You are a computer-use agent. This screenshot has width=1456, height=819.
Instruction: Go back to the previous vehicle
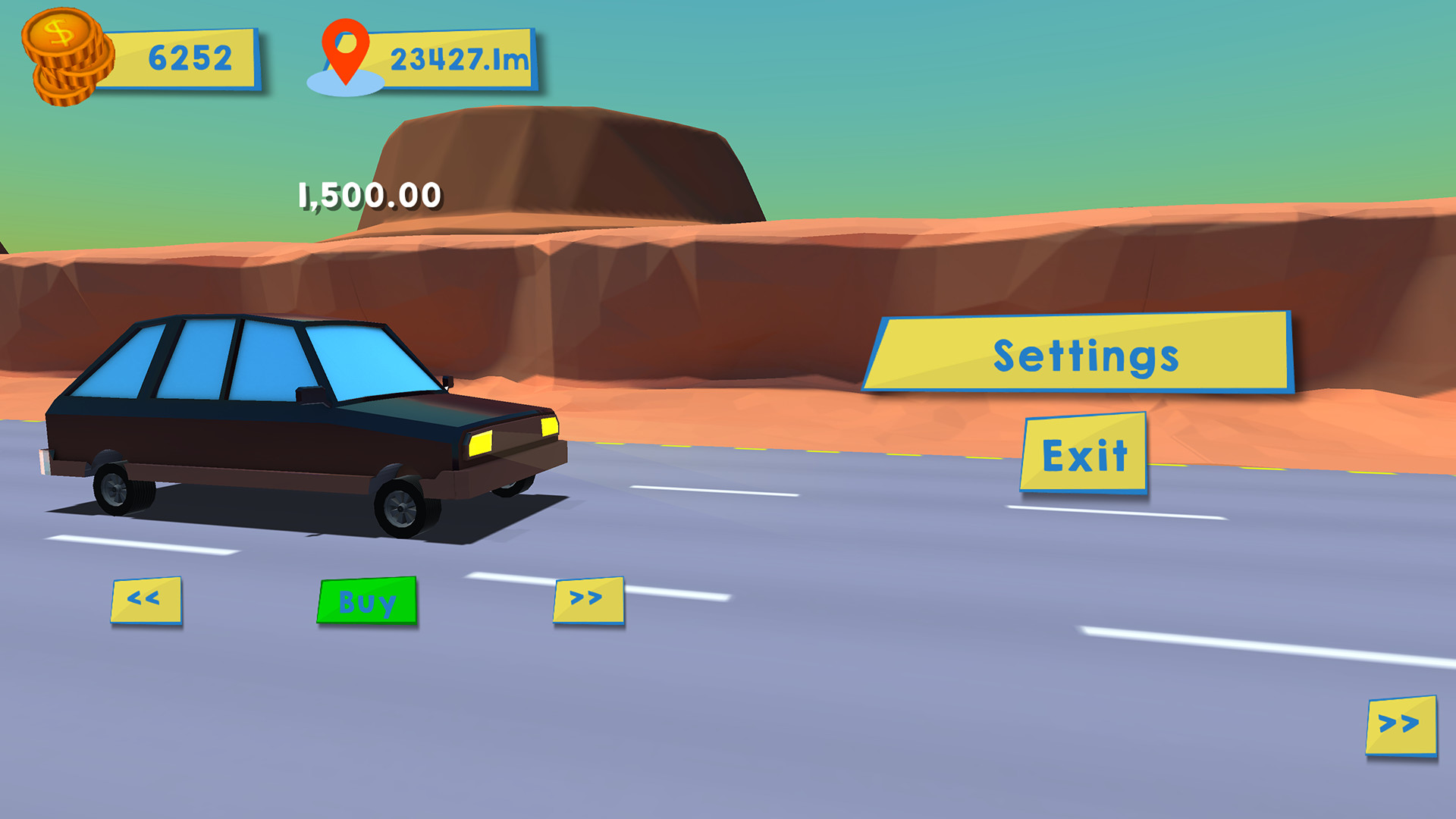[146, 601]
